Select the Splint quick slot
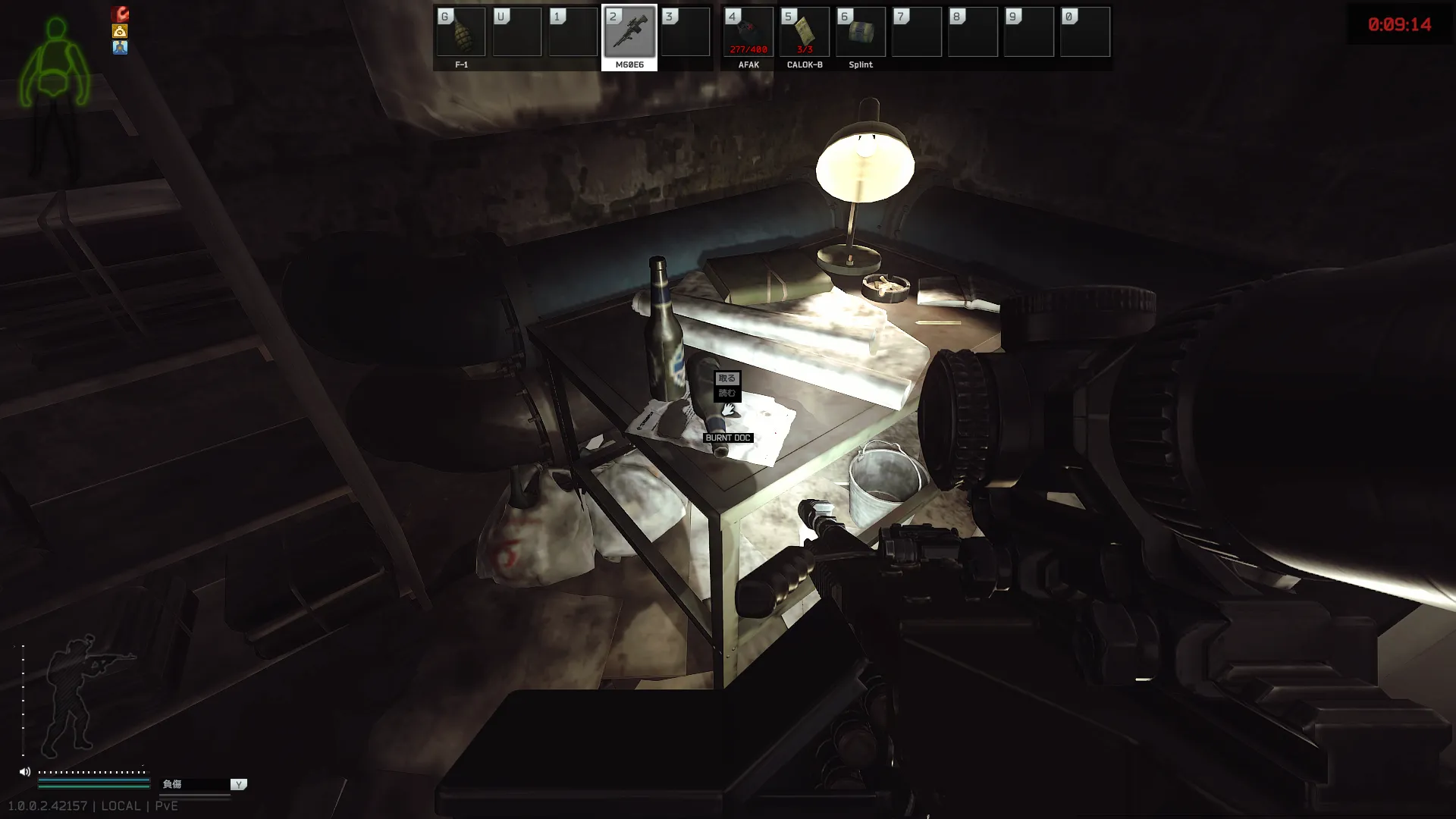1456x819 pixels. 860,33
